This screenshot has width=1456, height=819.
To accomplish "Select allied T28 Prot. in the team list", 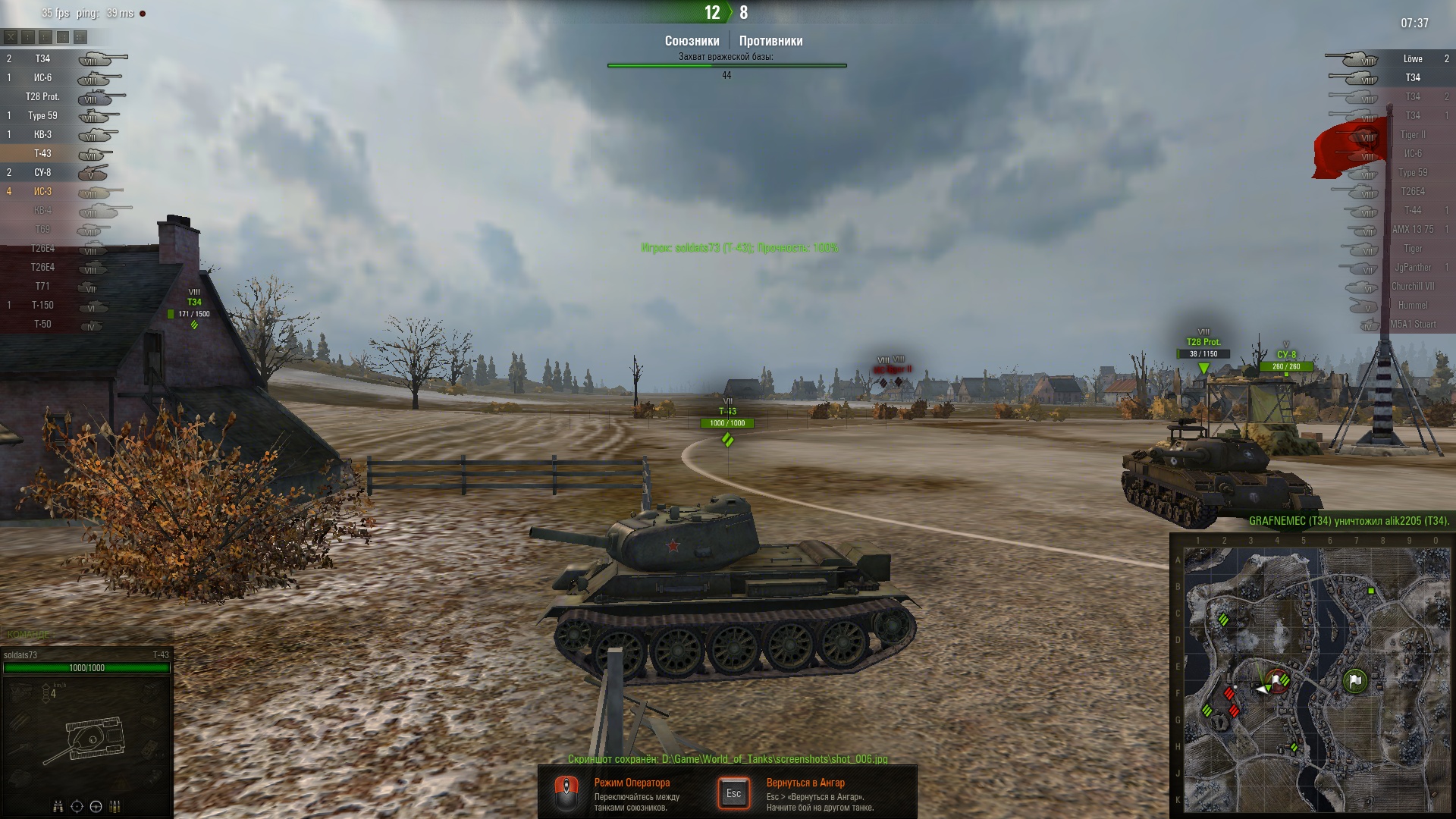I will (x=42, y=97).
